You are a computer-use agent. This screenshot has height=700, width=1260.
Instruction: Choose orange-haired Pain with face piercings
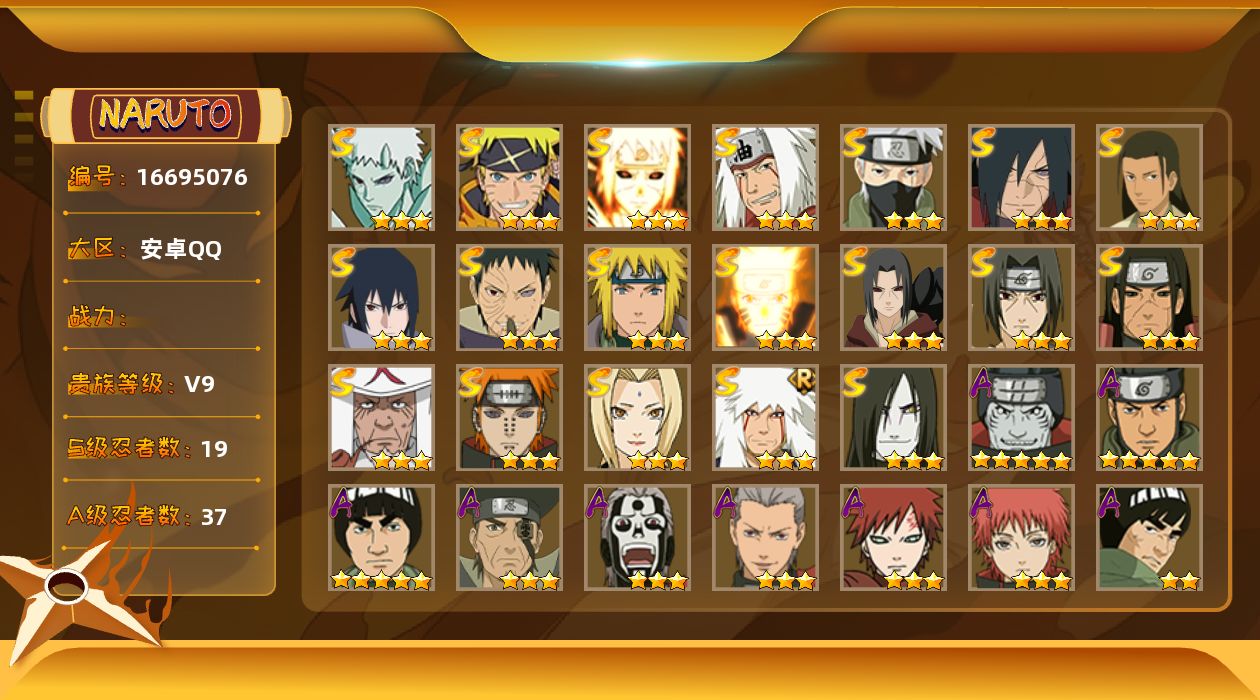click(509, 417)
